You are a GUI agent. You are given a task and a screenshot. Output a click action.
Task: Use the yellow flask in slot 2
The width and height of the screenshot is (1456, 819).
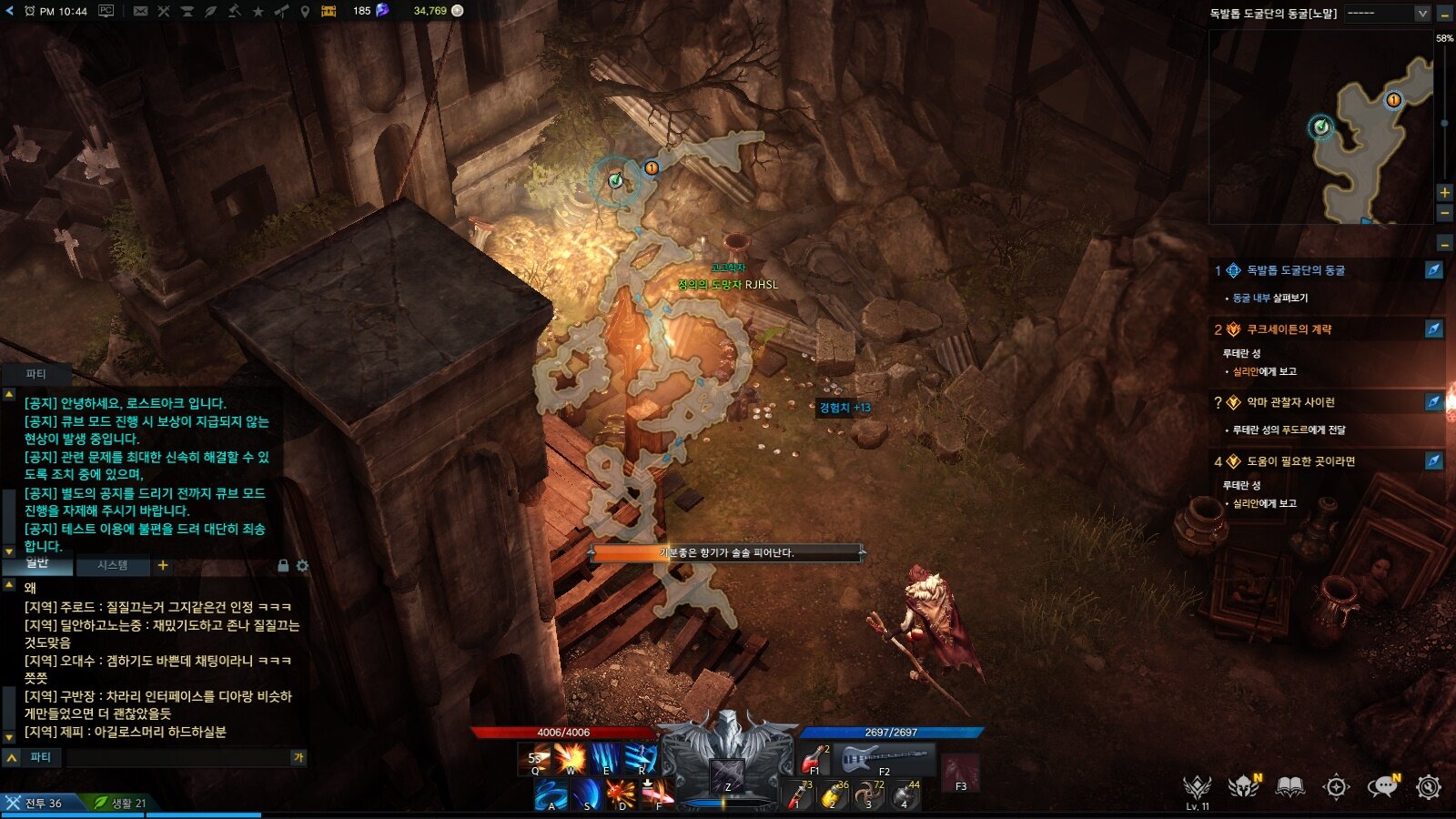point(832,794)
